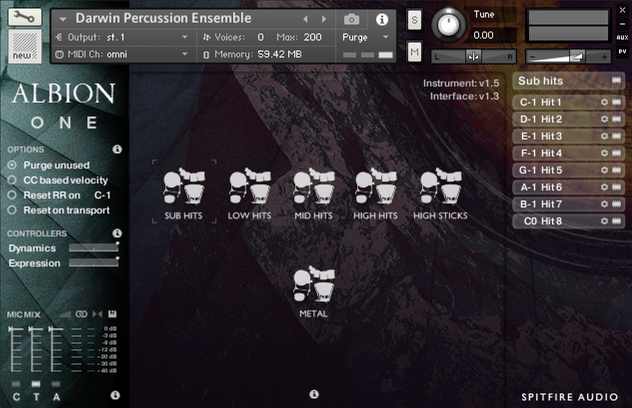Choose the LOW HITS drum icon
This screenshot has width=632, height=408.
point(248,186)
